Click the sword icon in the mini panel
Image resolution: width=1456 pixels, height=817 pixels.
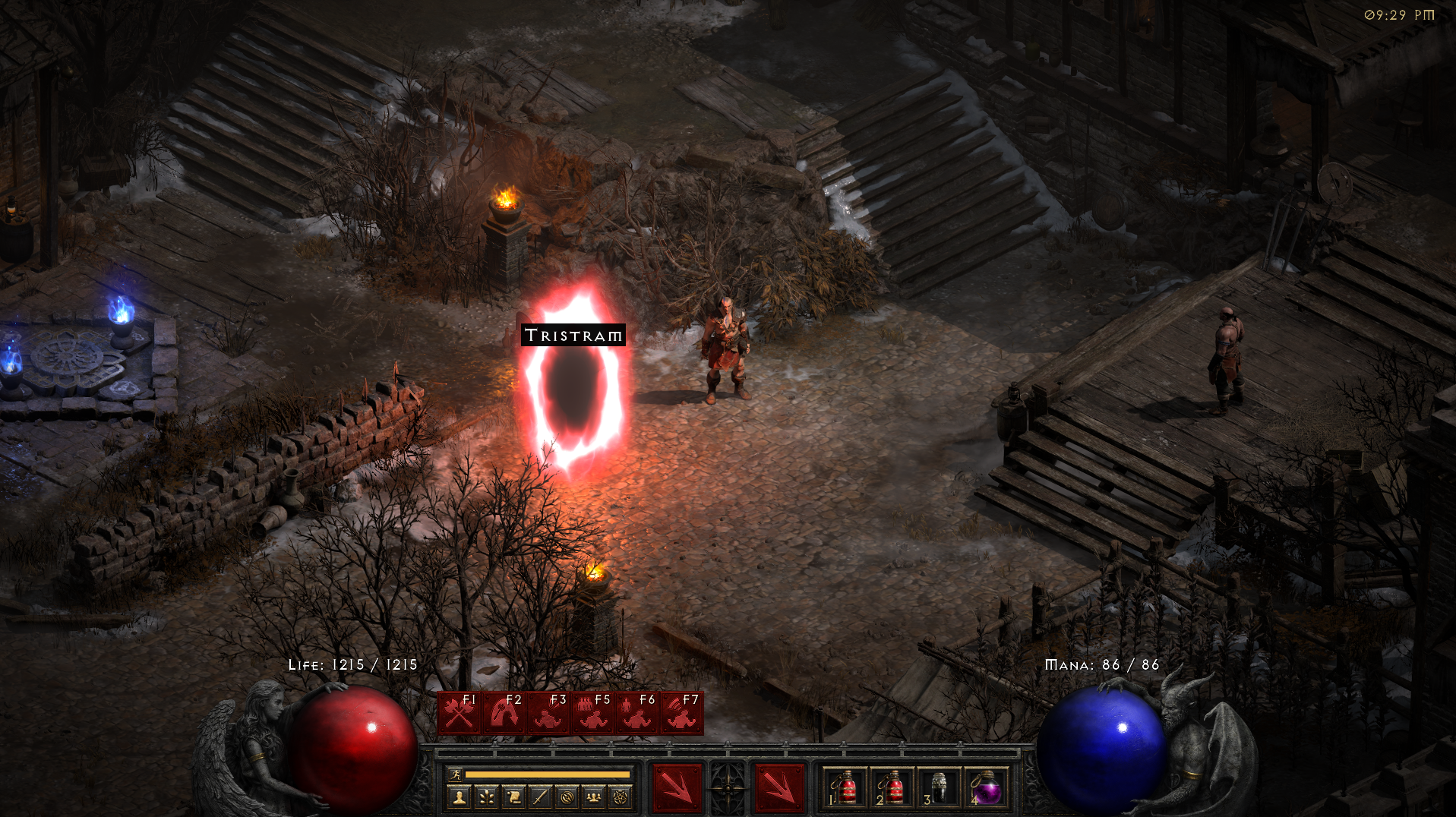click(x=540, y=797)
